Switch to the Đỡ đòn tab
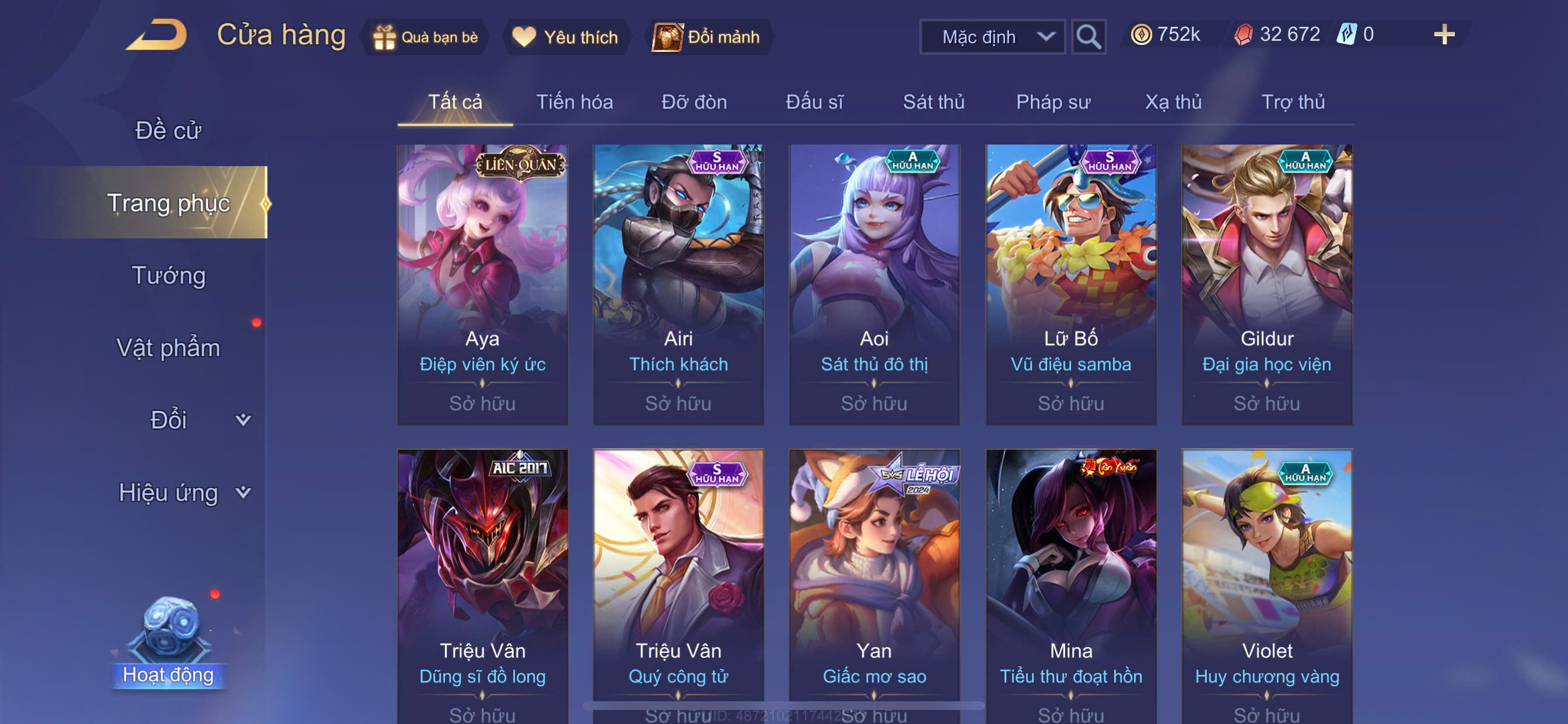Viewport: 1568px width, 724px height. [x=694, y=102]
